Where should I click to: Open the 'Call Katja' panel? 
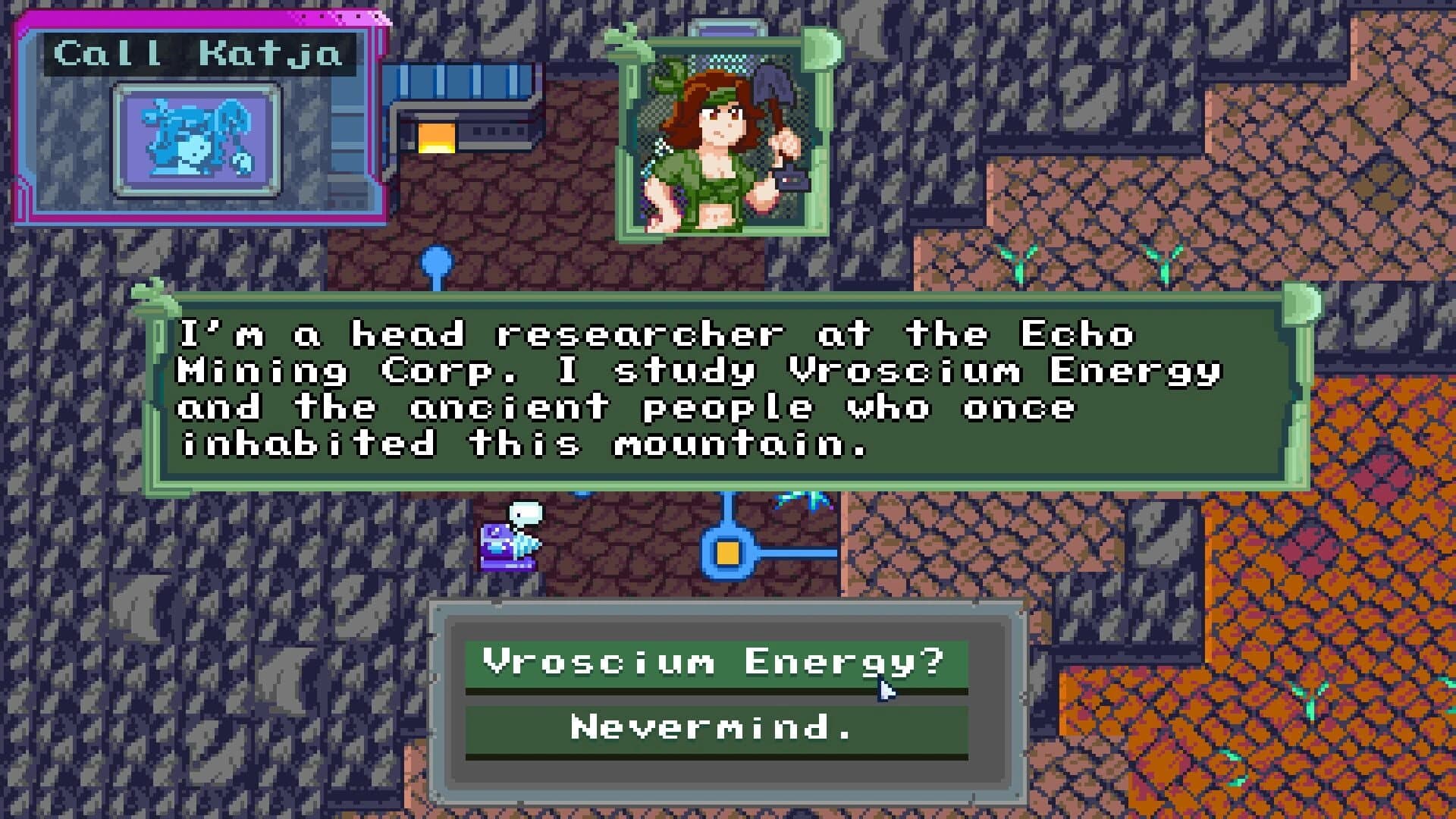click(x=199, y=53)
